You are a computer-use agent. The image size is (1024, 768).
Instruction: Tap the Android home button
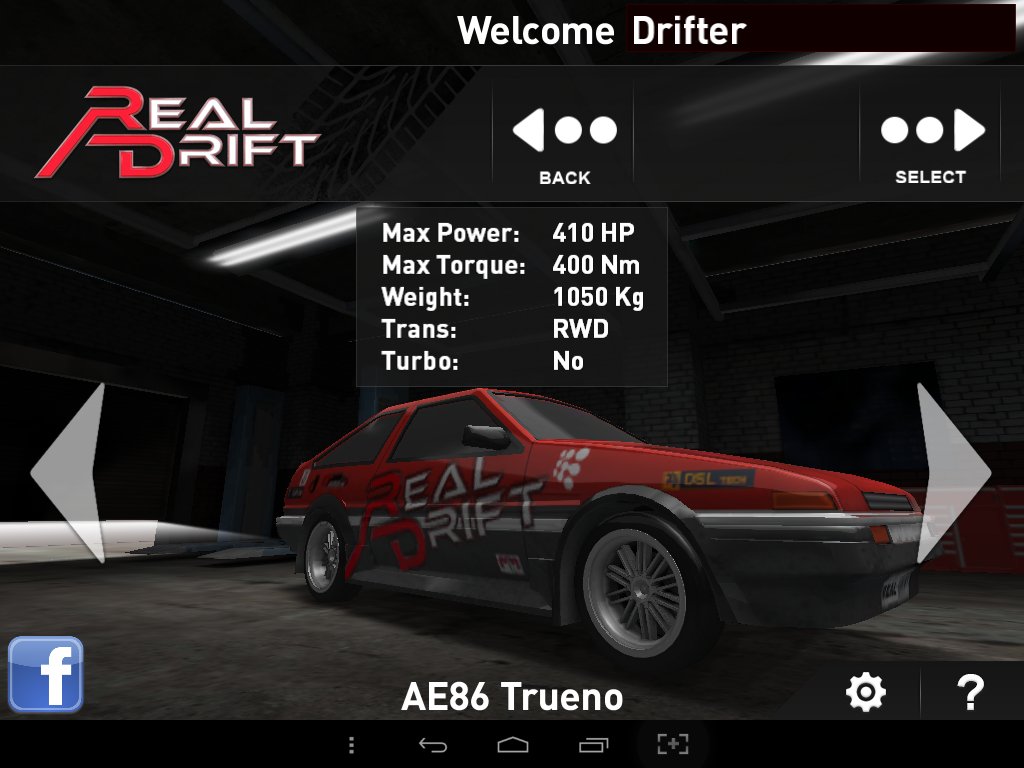pos(513,744)
